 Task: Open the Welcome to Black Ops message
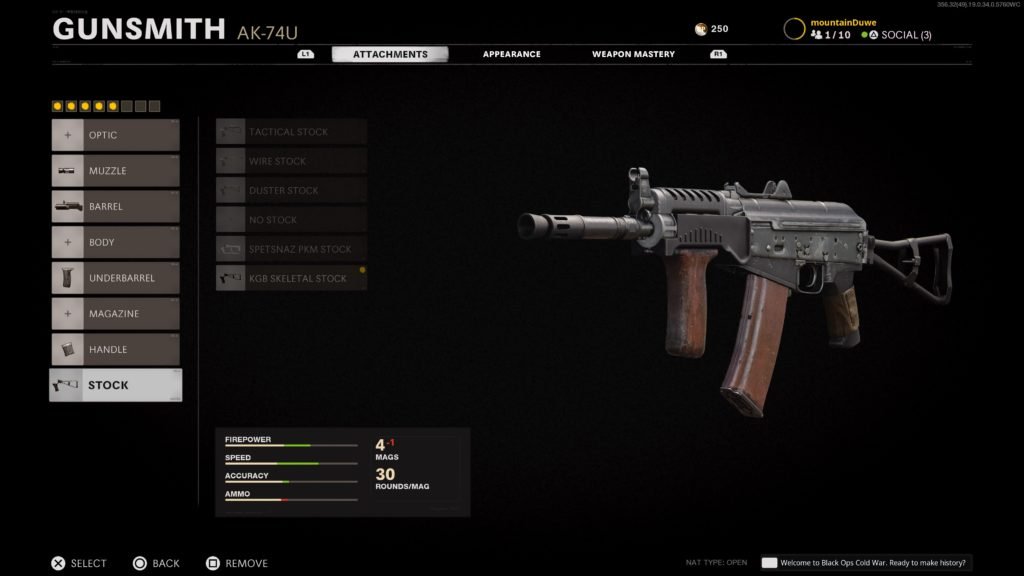pos(865,563)
